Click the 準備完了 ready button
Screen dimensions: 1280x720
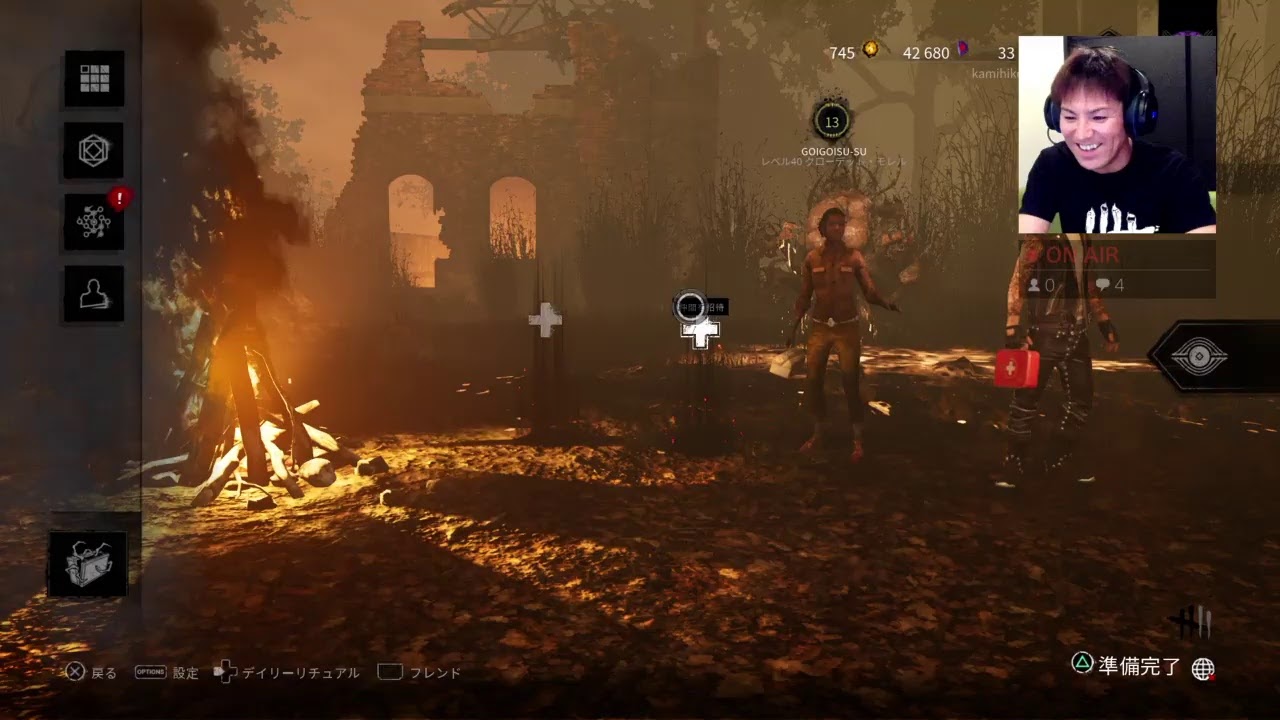point(1127,666)
